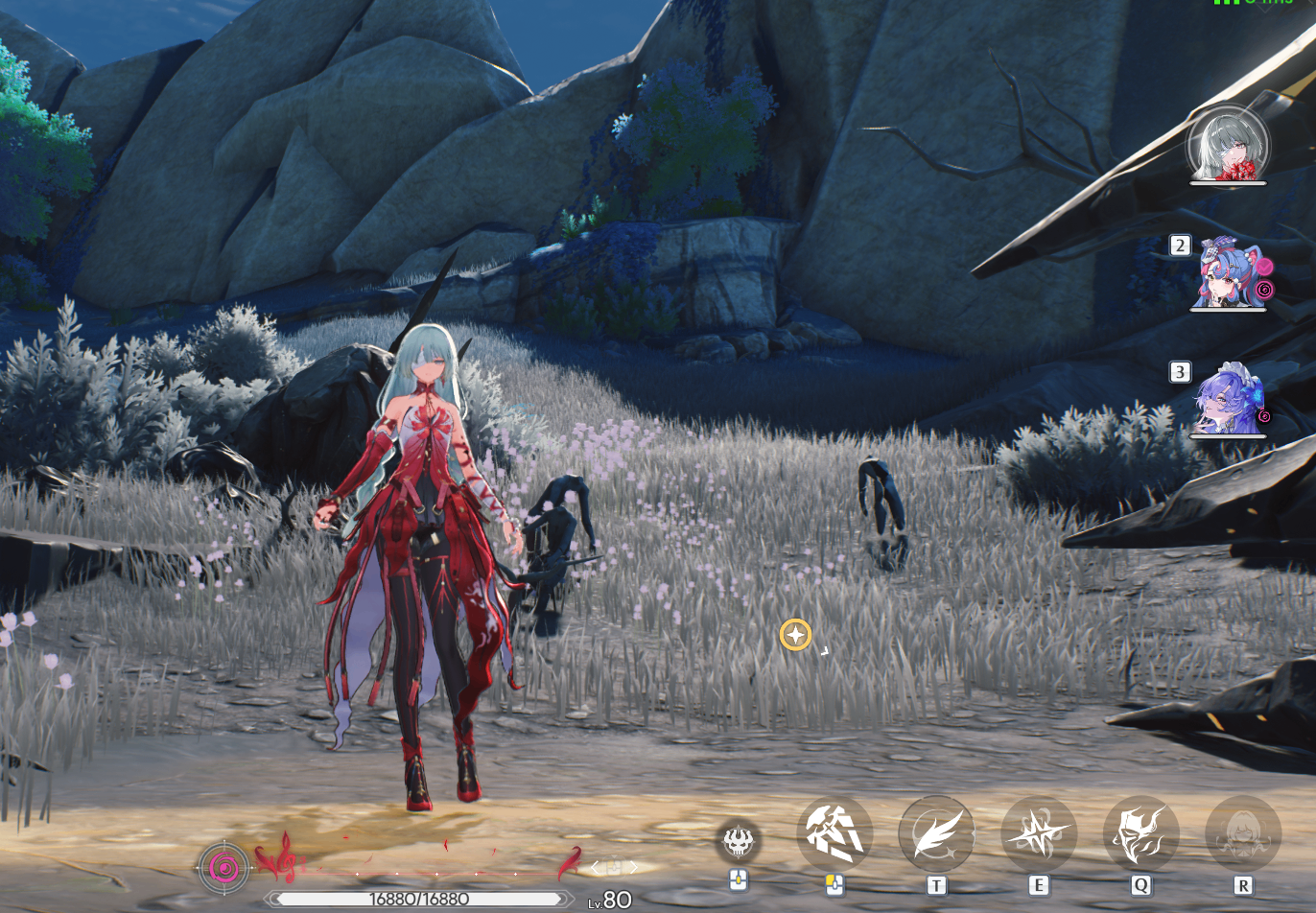Activate the faded character-portrait skill
This screenshot has height=913, width=1316.
pyautogui.click(x=1242, y=832)
